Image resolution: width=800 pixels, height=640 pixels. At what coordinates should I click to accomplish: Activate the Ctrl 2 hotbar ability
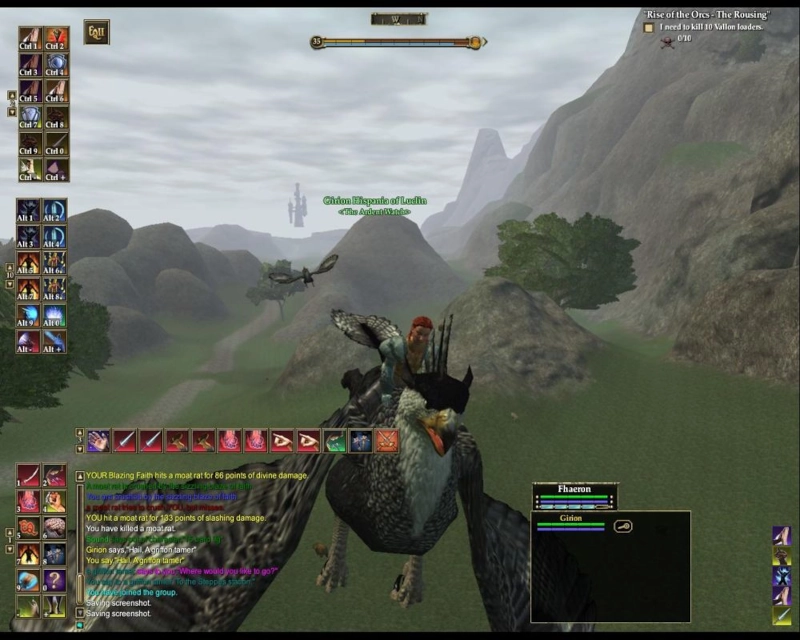[56, 39]
